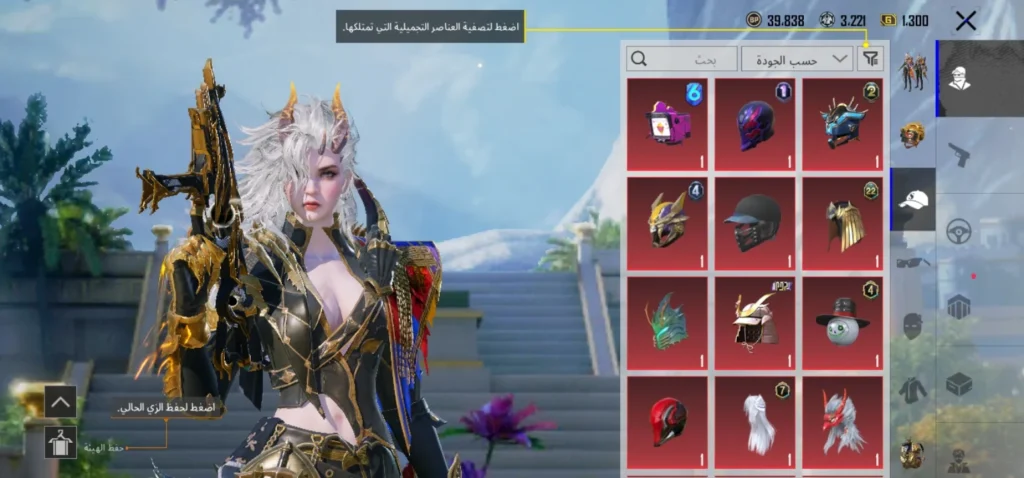Screen dimensions: 1024x478
Task: Expand the panel with the up arrow button
Action: (x=60, y=402)
